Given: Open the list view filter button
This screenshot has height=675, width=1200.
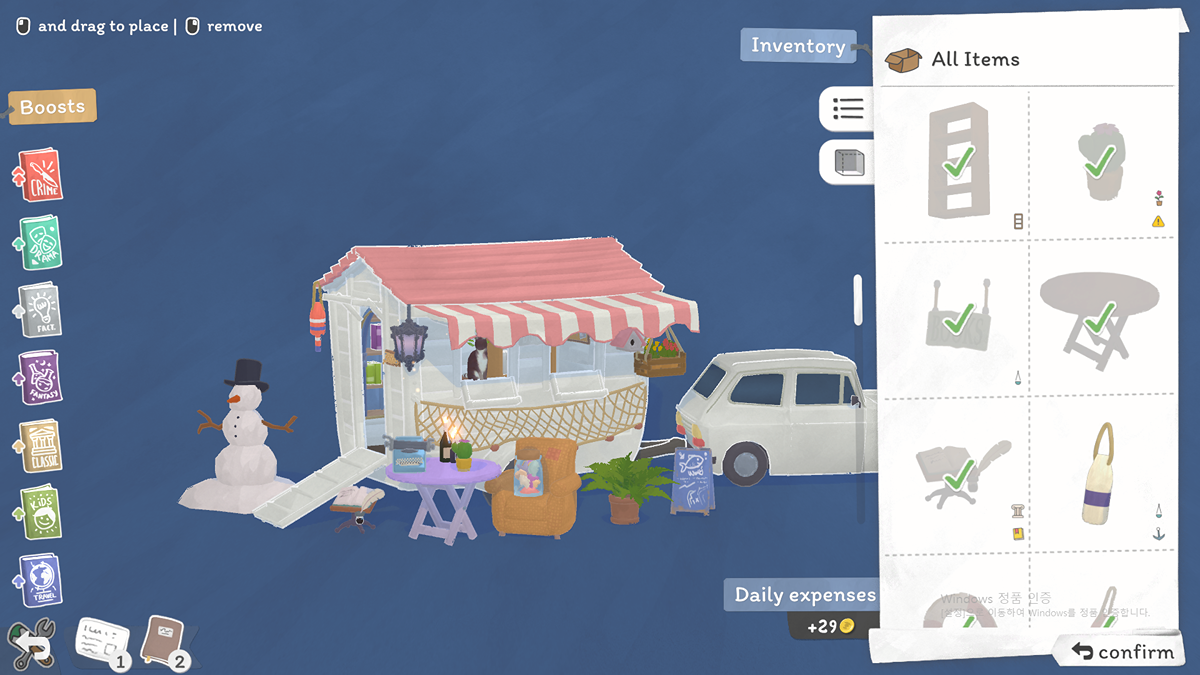Looking at the screenshot, I should pyautogui.click(x=847, y=109).
